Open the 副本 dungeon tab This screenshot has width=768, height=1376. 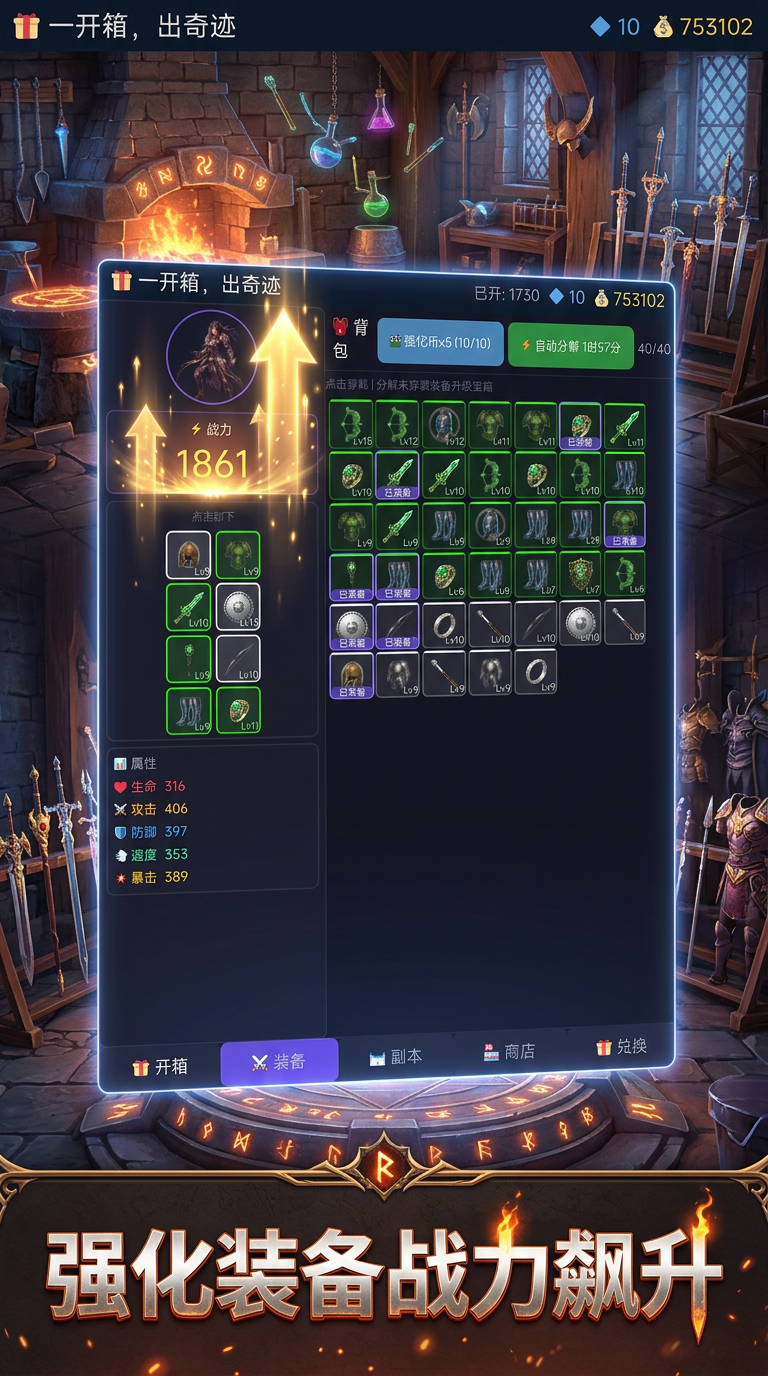[x=395, y=1056]
